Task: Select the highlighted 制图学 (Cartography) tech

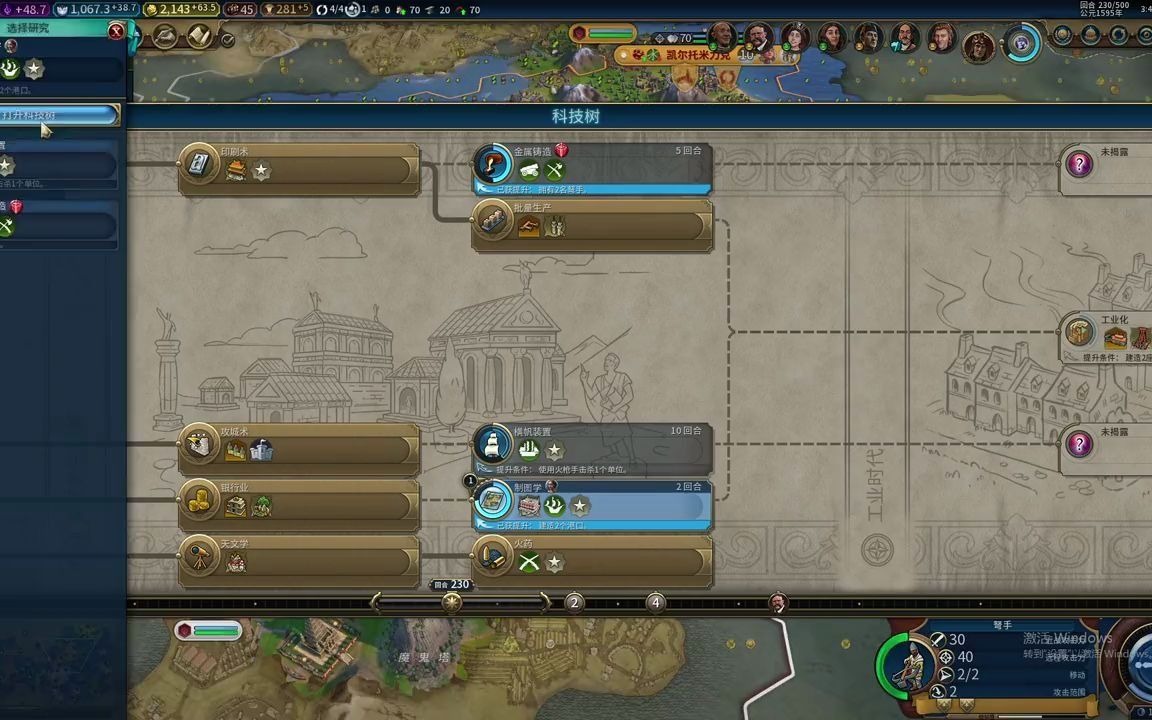Action: pyautogui.click(x=592, y=504)
